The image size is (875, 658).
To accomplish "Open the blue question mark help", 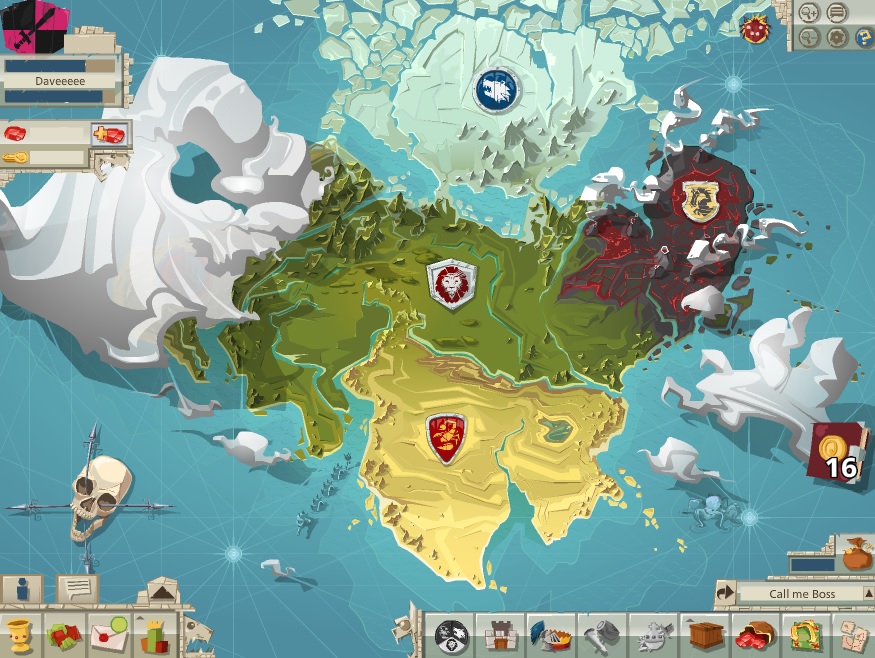I will pyautogui.click(x=862, y=37).
